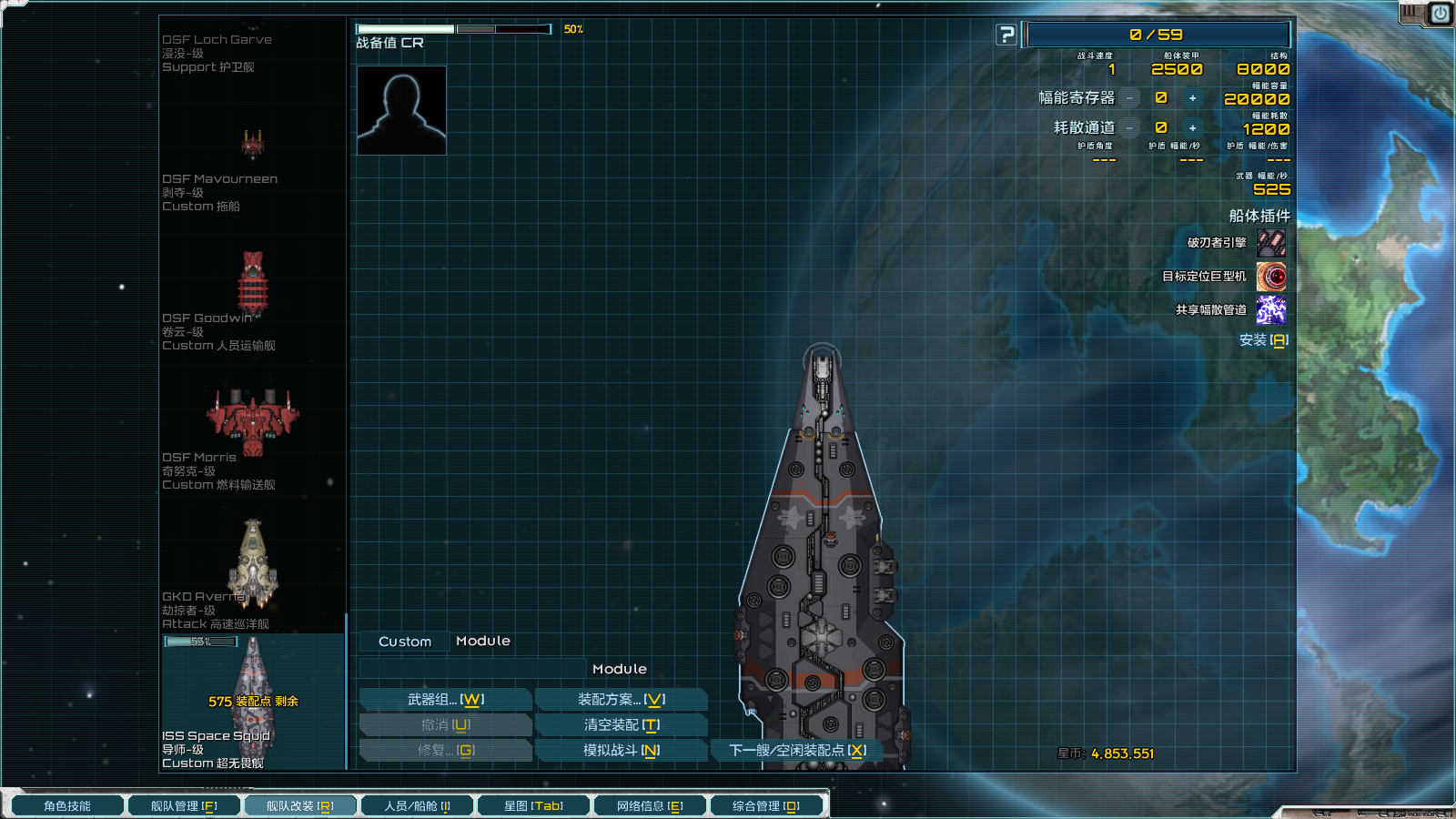Select the shared flux conduit hull mod icon
The image size is (1456, 819).
coord(1271,310)
